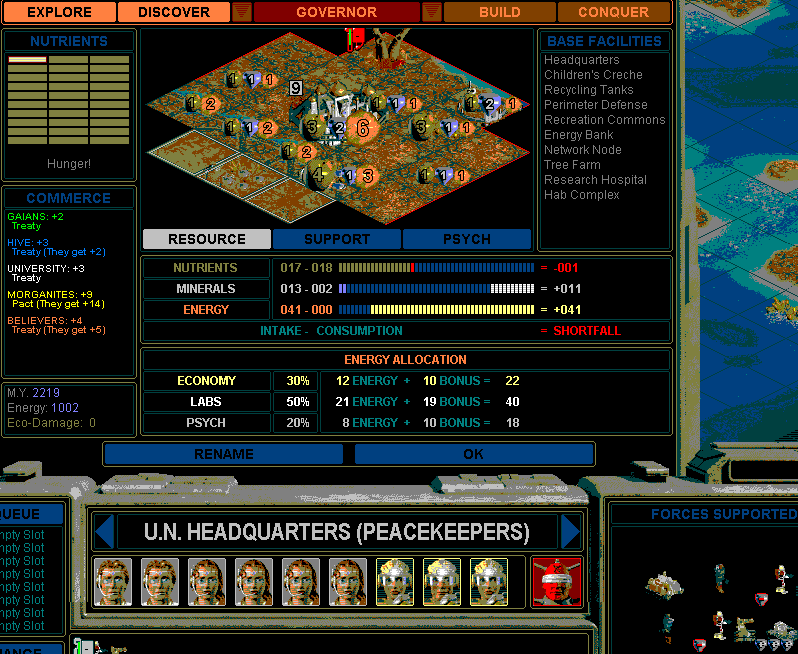Select Tree Farm in the facilities list
Screen dimensions: 798x654
tap(572, 165)
